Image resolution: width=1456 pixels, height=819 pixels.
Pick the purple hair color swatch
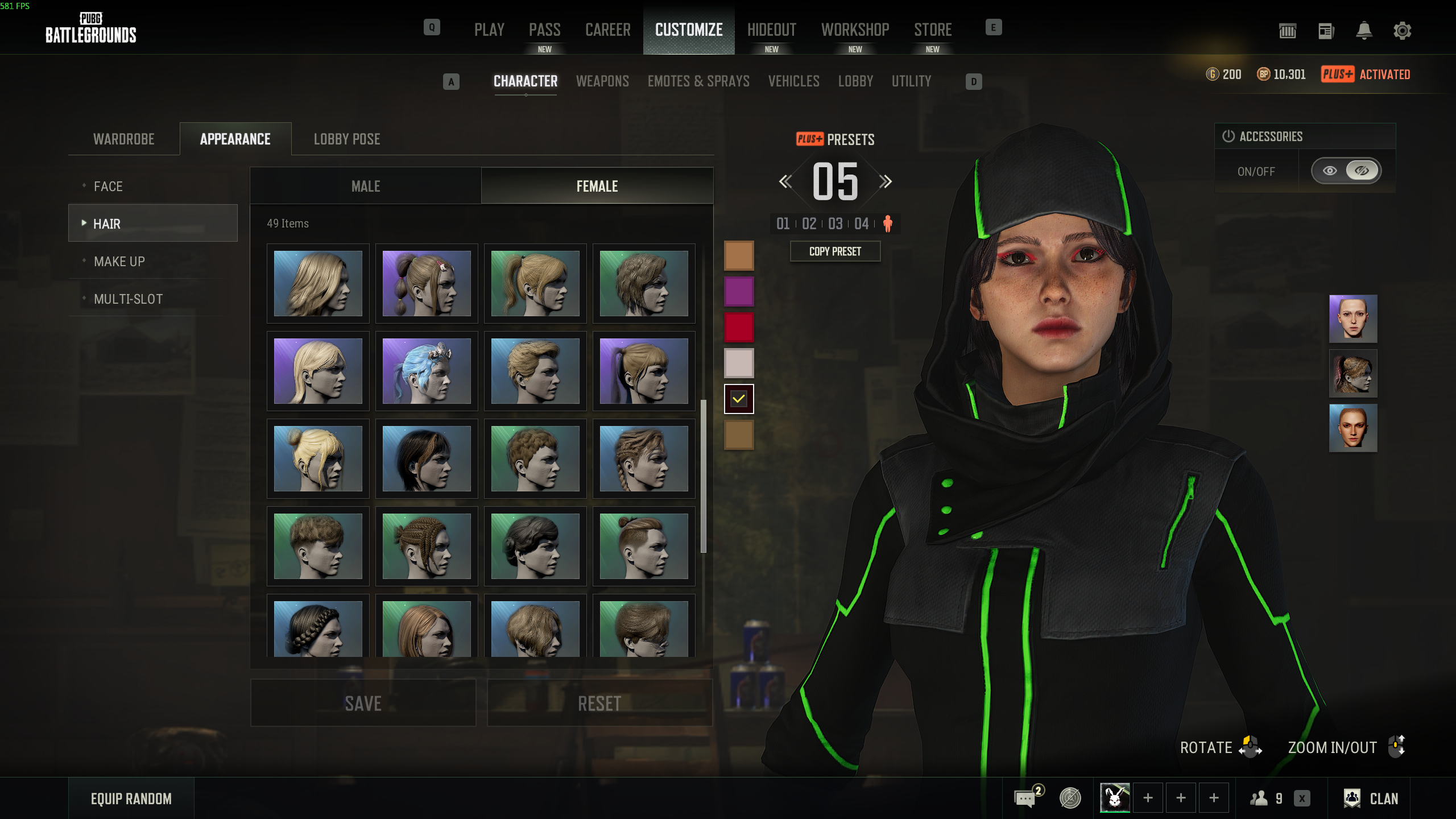tap(738, 291)
